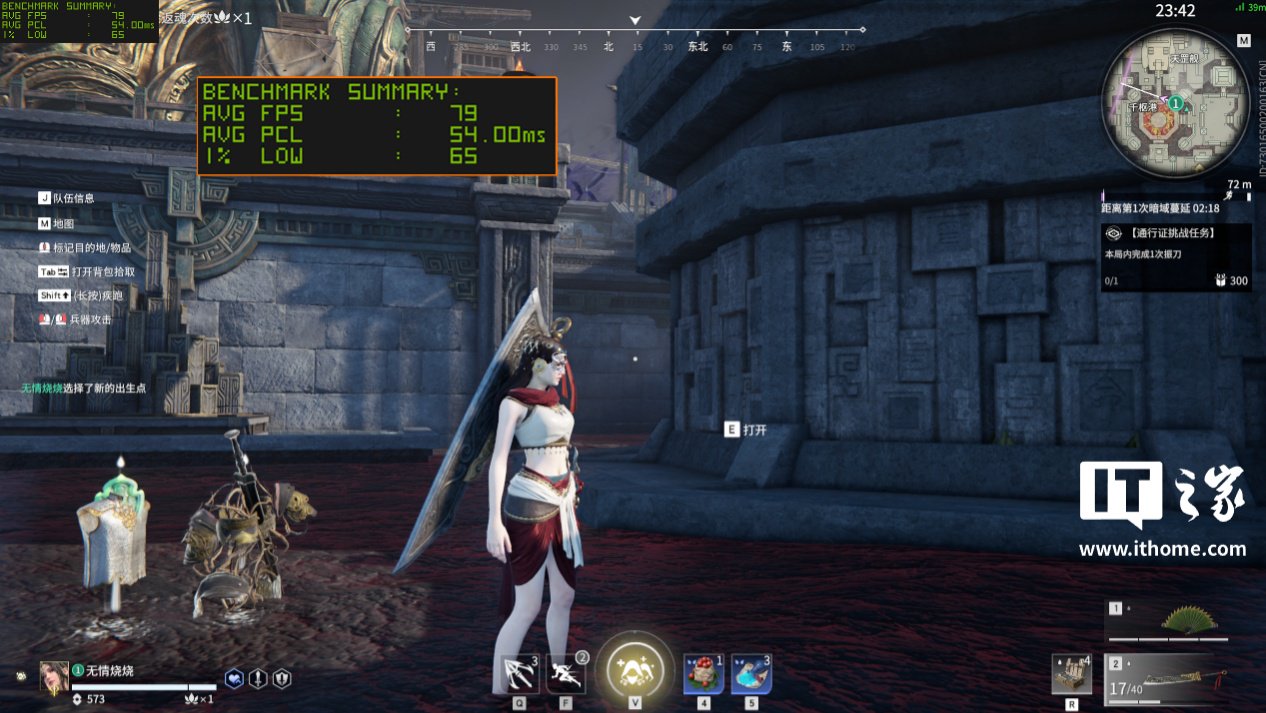1266x713 pixels.
Task: Select the blue heart buff icon
Action: (x=234, y=678)
